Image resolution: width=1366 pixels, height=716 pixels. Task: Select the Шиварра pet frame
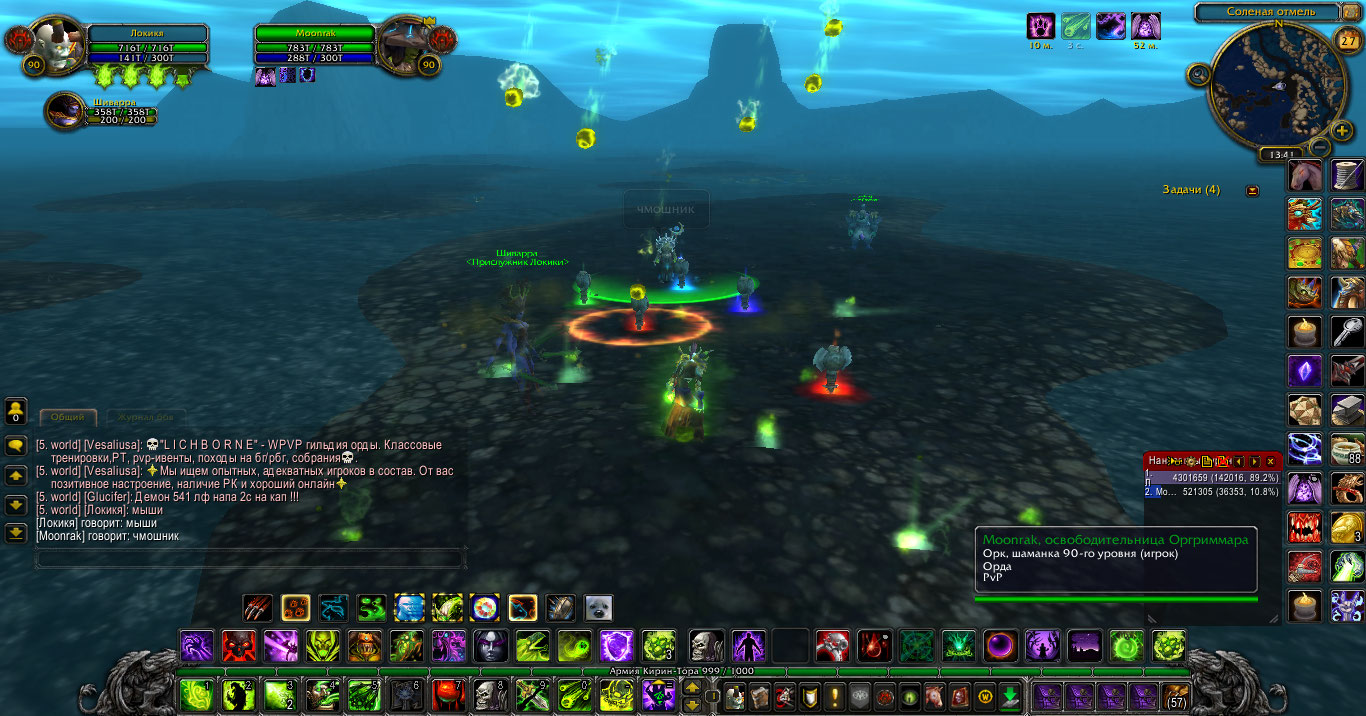(66, 111)
